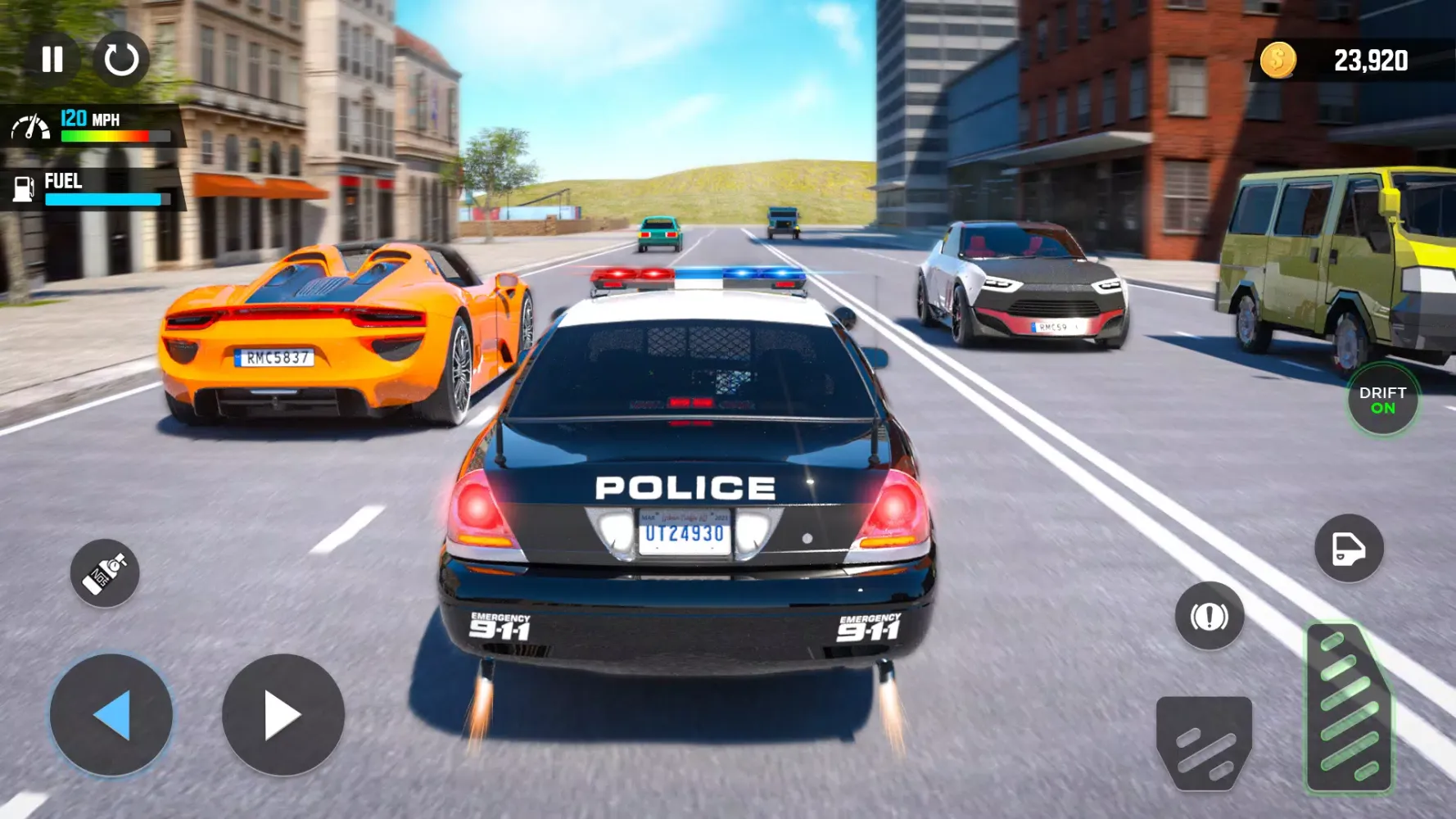The image size is (1456, 819).
Task: Click the gold coin icon
Action: point(1277,60)
